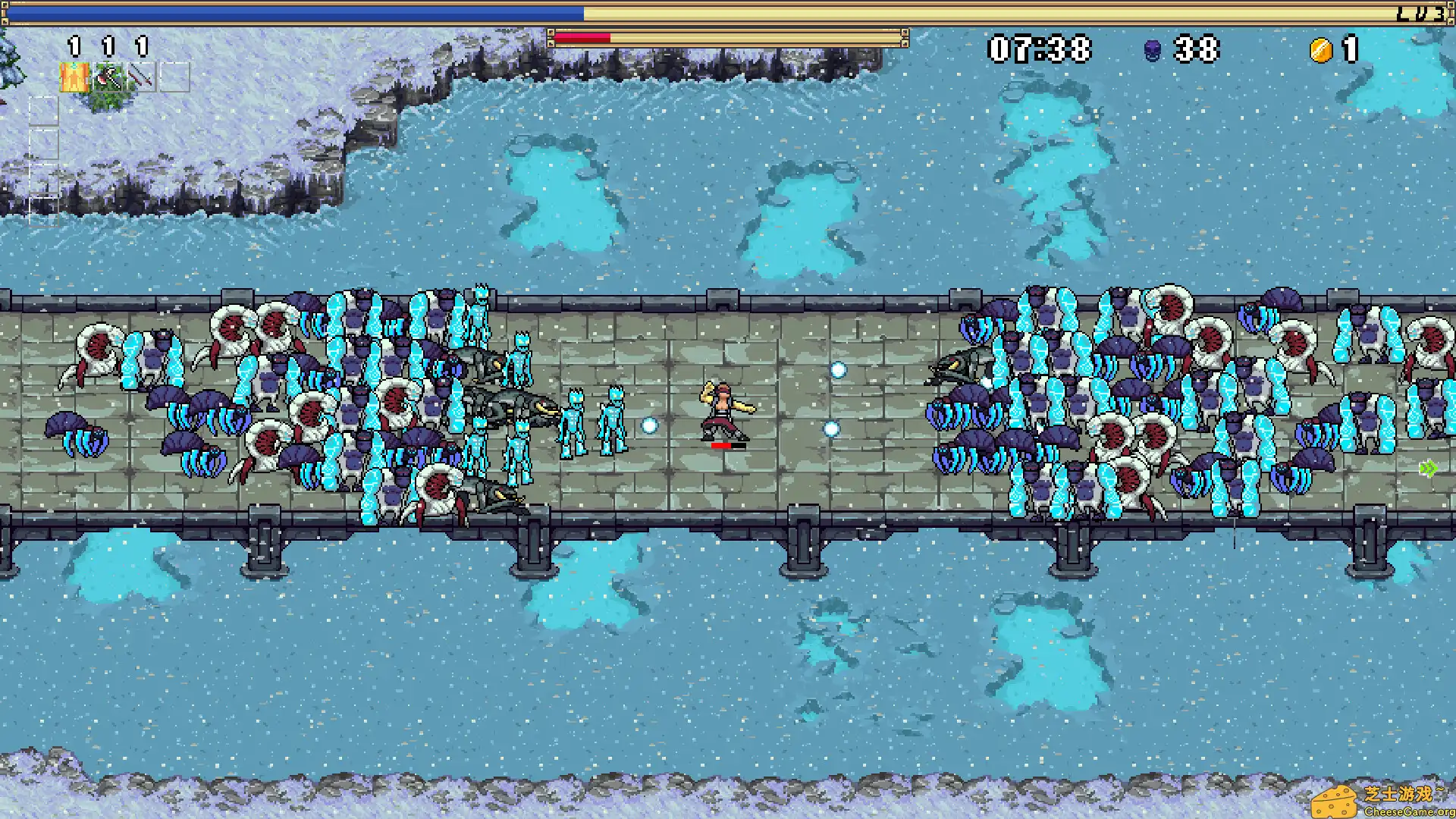Select the orange cape item in the inventory bar
This screenshot has height=819, width=1456.
[x=74, y=77]
